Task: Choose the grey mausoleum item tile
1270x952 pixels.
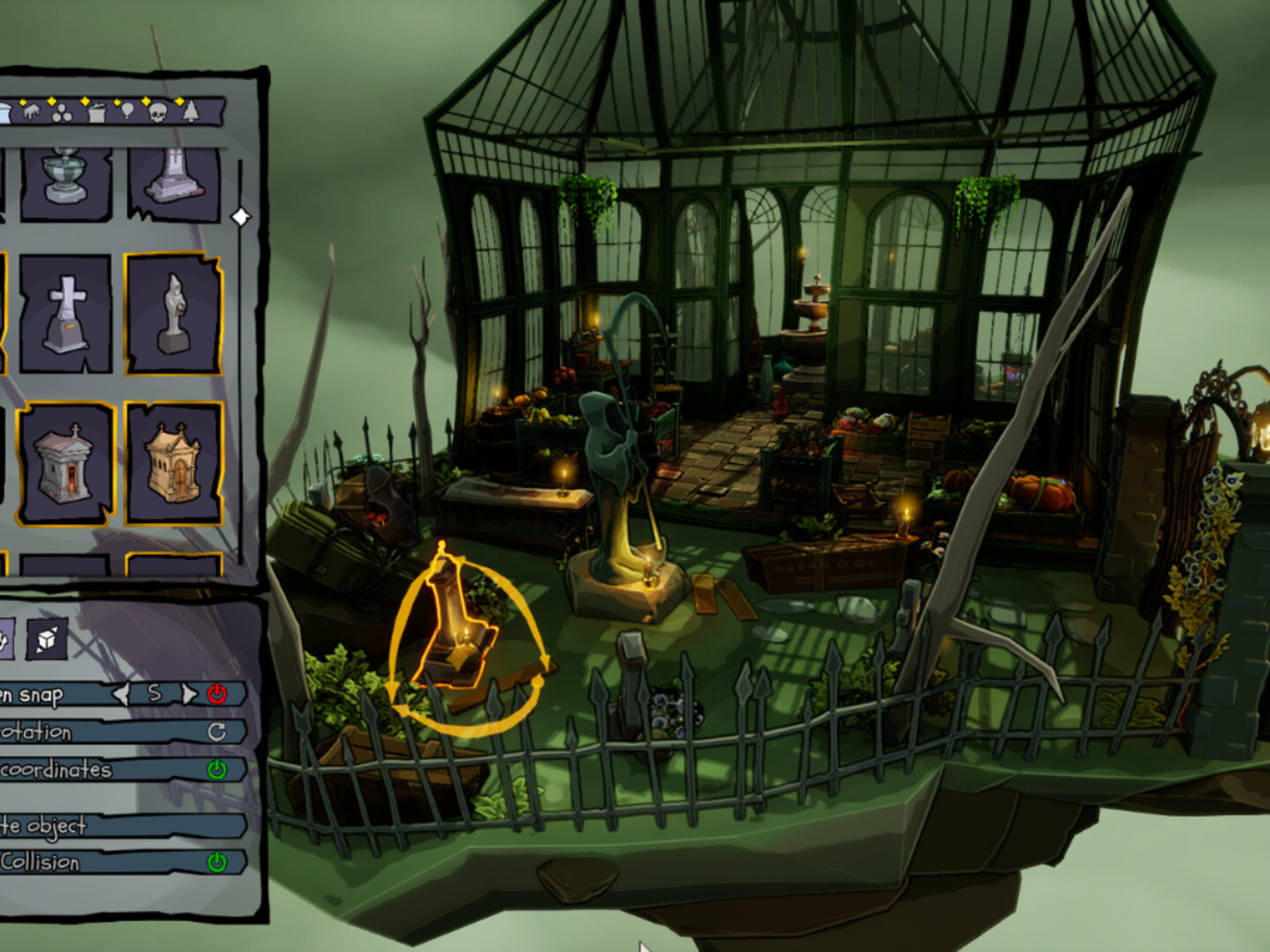Action: (65, 464)
